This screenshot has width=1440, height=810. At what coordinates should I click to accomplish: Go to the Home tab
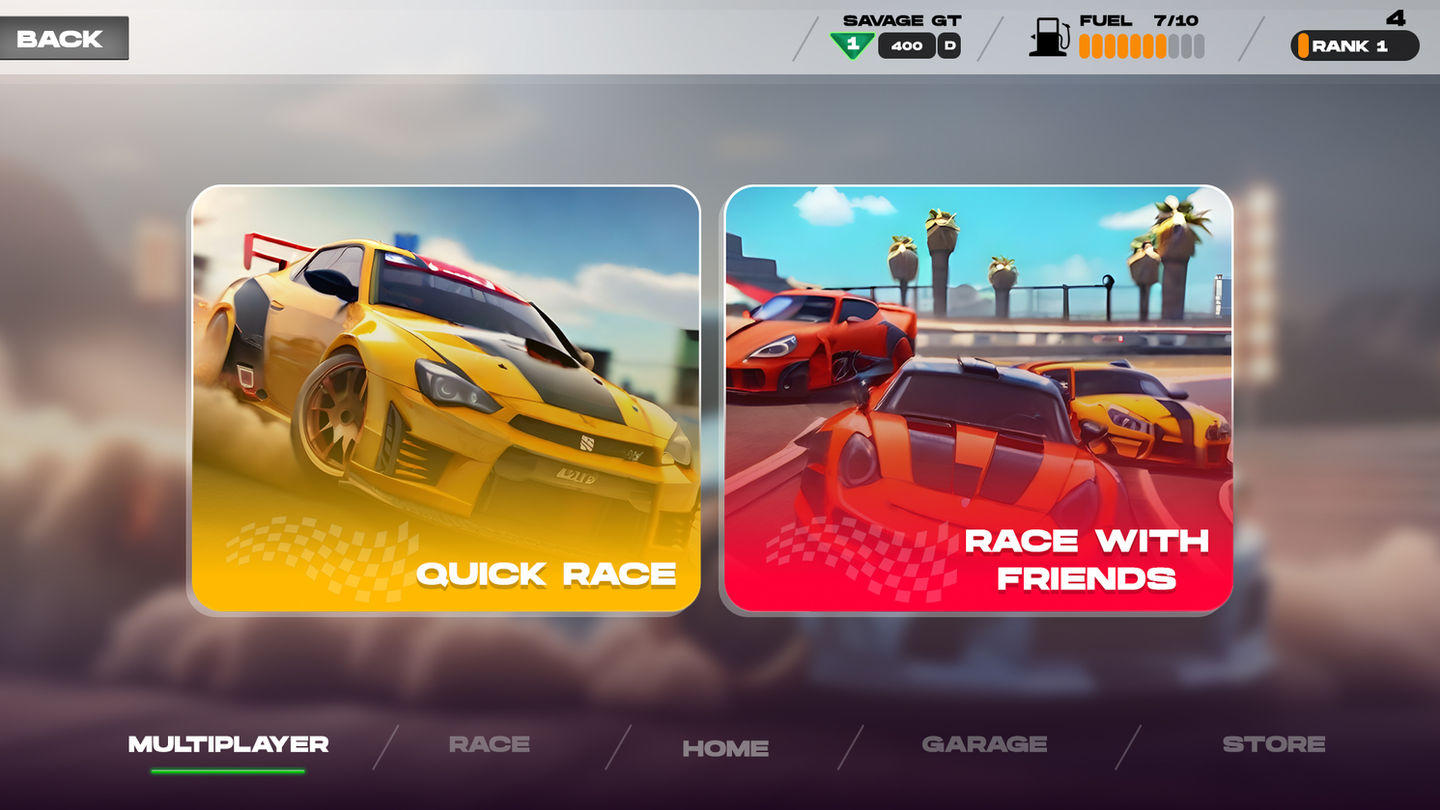coord(725,748)
